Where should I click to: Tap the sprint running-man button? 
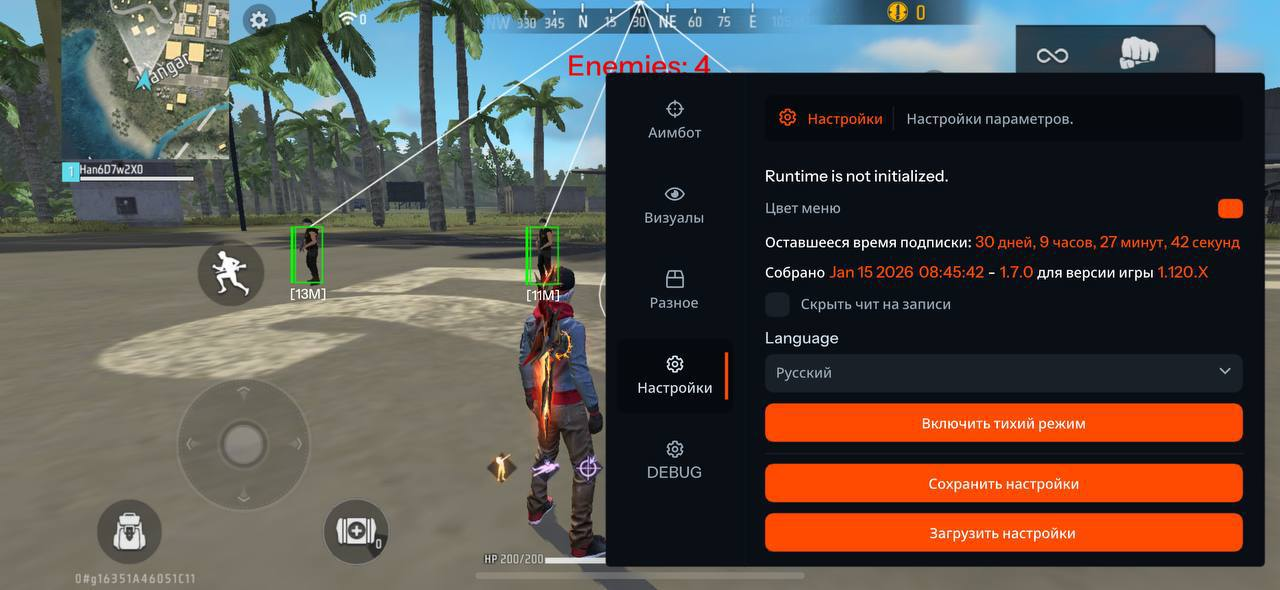click(231, 272)
